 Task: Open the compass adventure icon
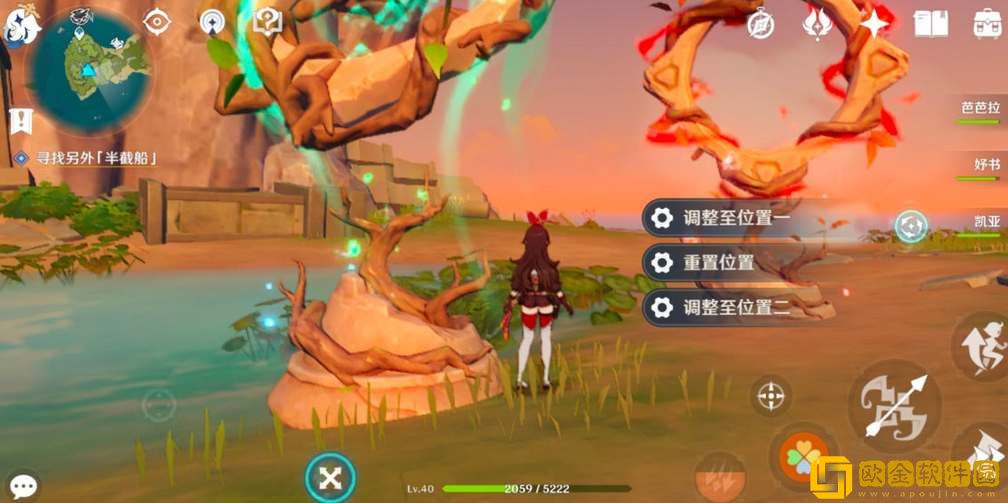[762, 23]
